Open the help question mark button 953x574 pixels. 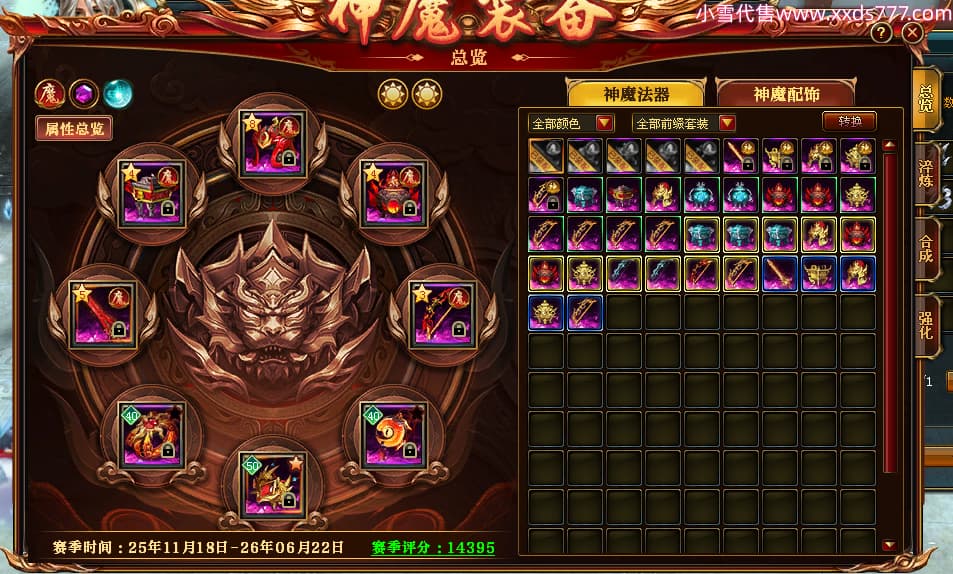[881, 33]
